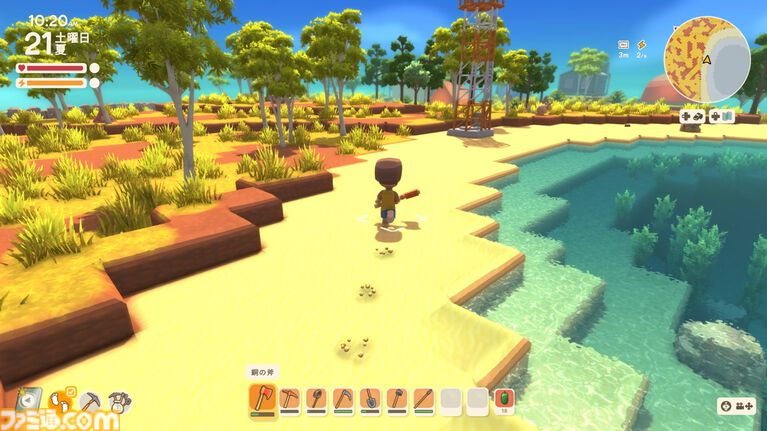Click the pickaxe icon in bottom-left menu
The height and width of the screenshot is (431, 767).
90,401
